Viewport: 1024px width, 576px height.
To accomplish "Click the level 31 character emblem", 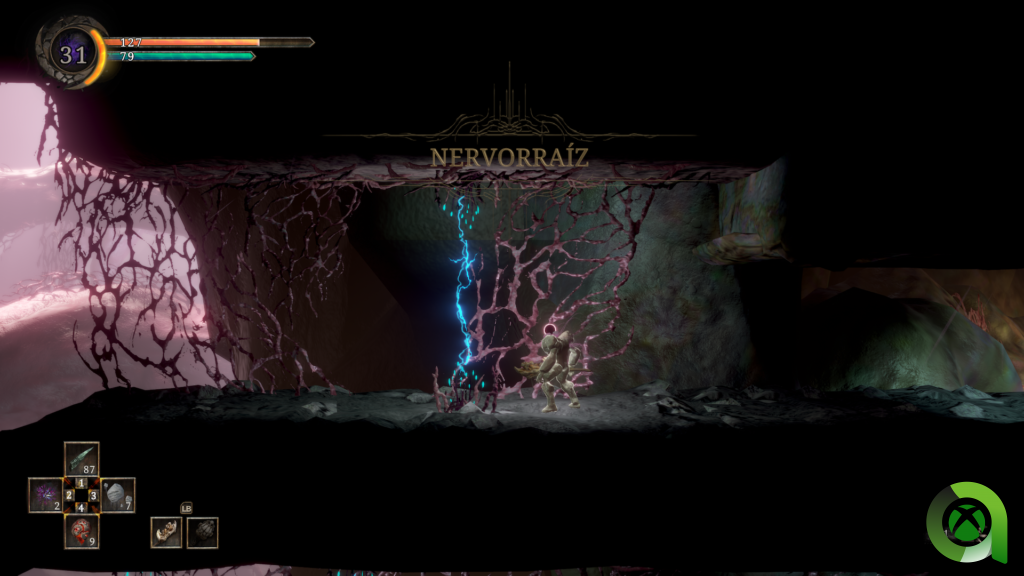I will coord(72,54).
